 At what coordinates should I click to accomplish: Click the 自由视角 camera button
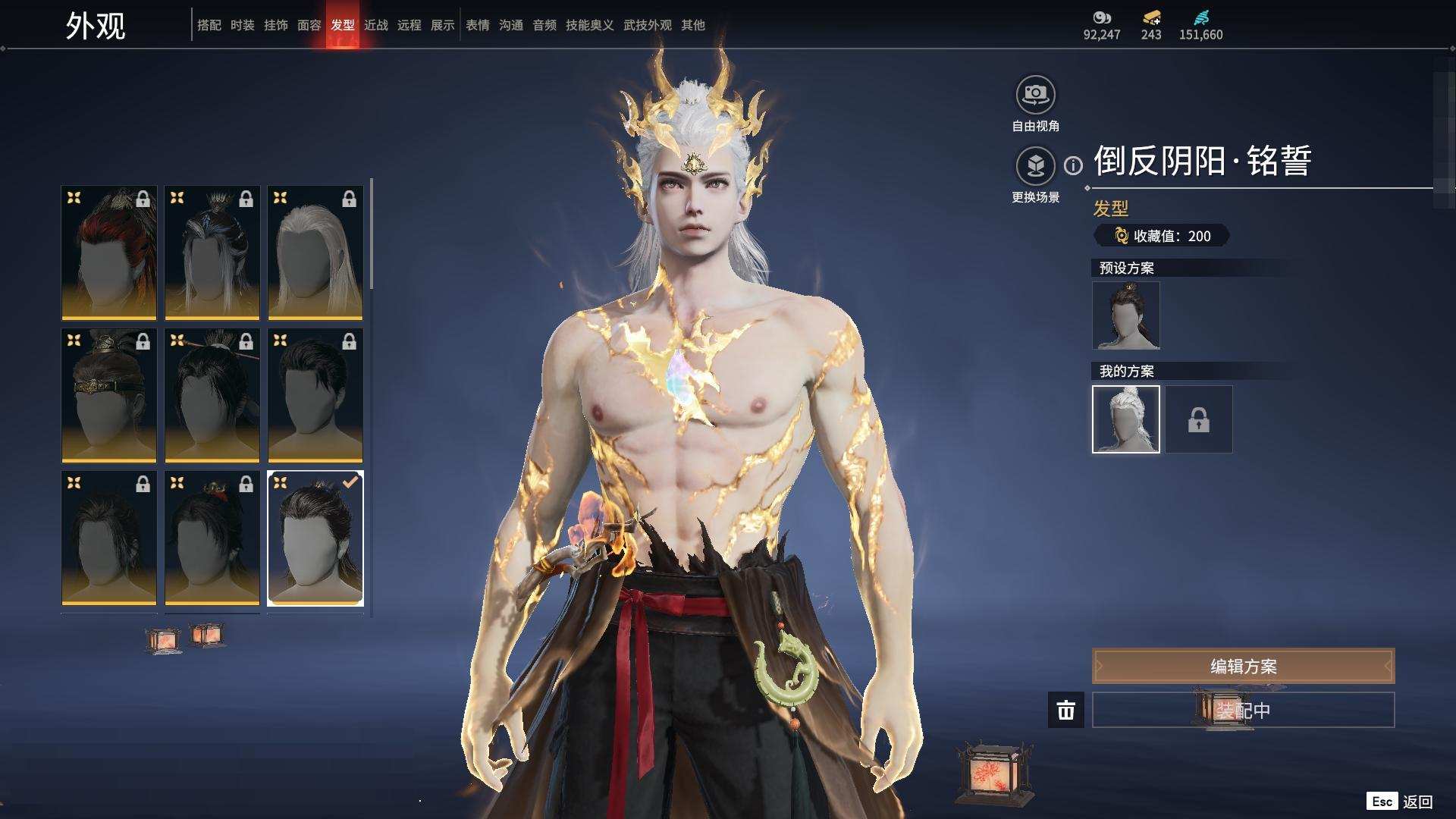click(1035, 95)
